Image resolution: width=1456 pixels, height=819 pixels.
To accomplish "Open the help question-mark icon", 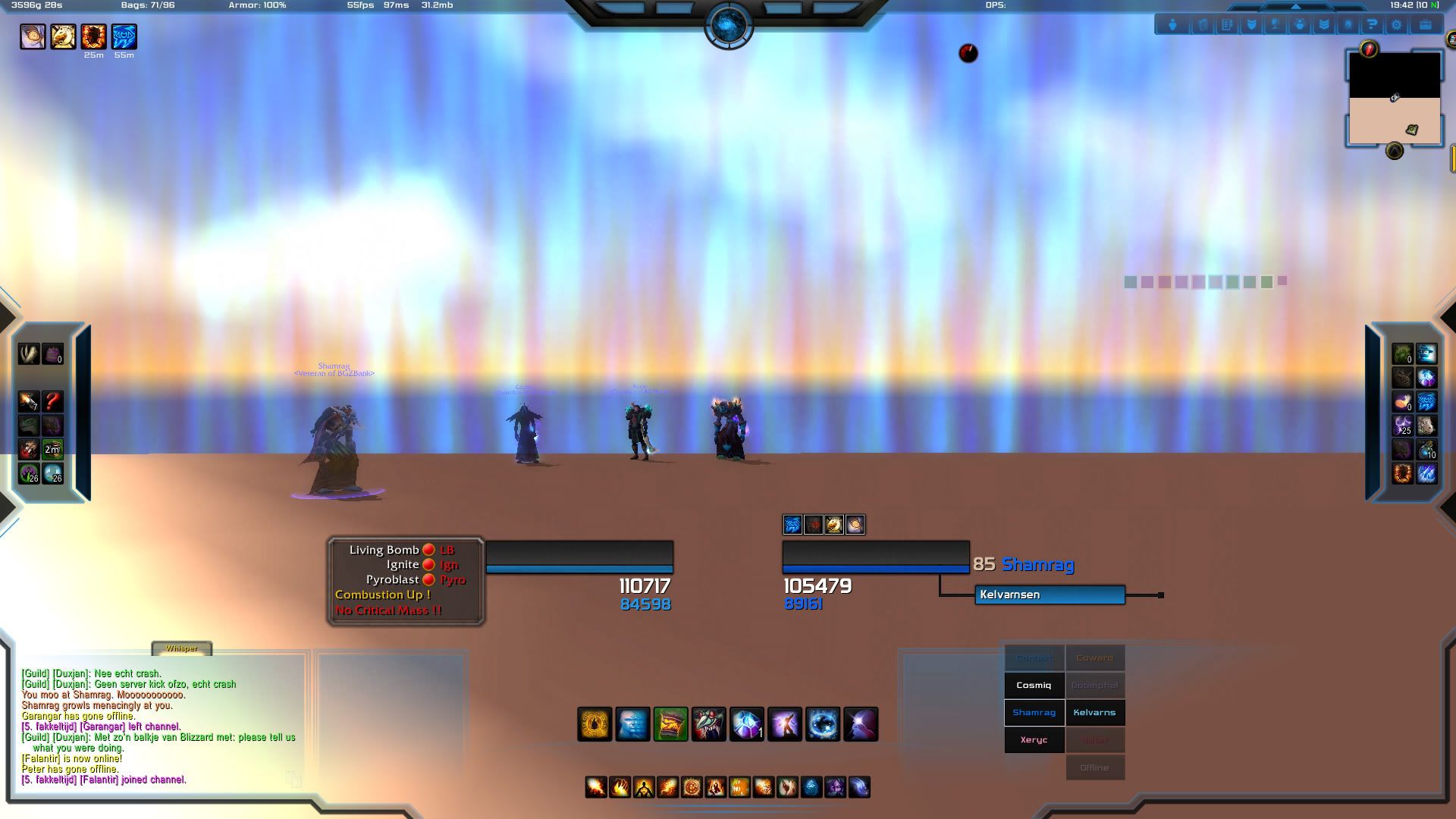I will click(x=1373, y=24).
